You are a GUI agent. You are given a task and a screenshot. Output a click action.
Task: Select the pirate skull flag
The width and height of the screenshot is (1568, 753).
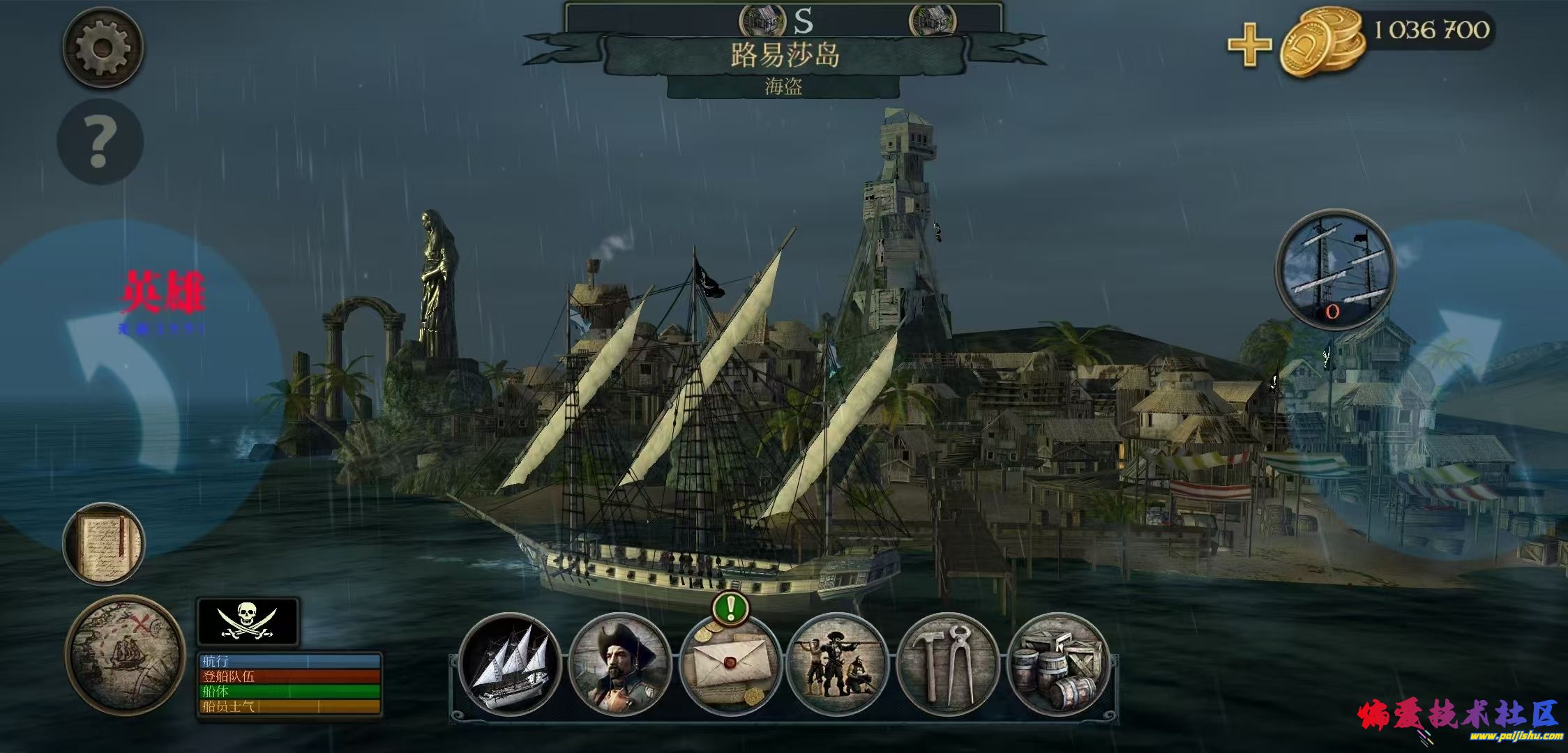(x=248, y=621)
